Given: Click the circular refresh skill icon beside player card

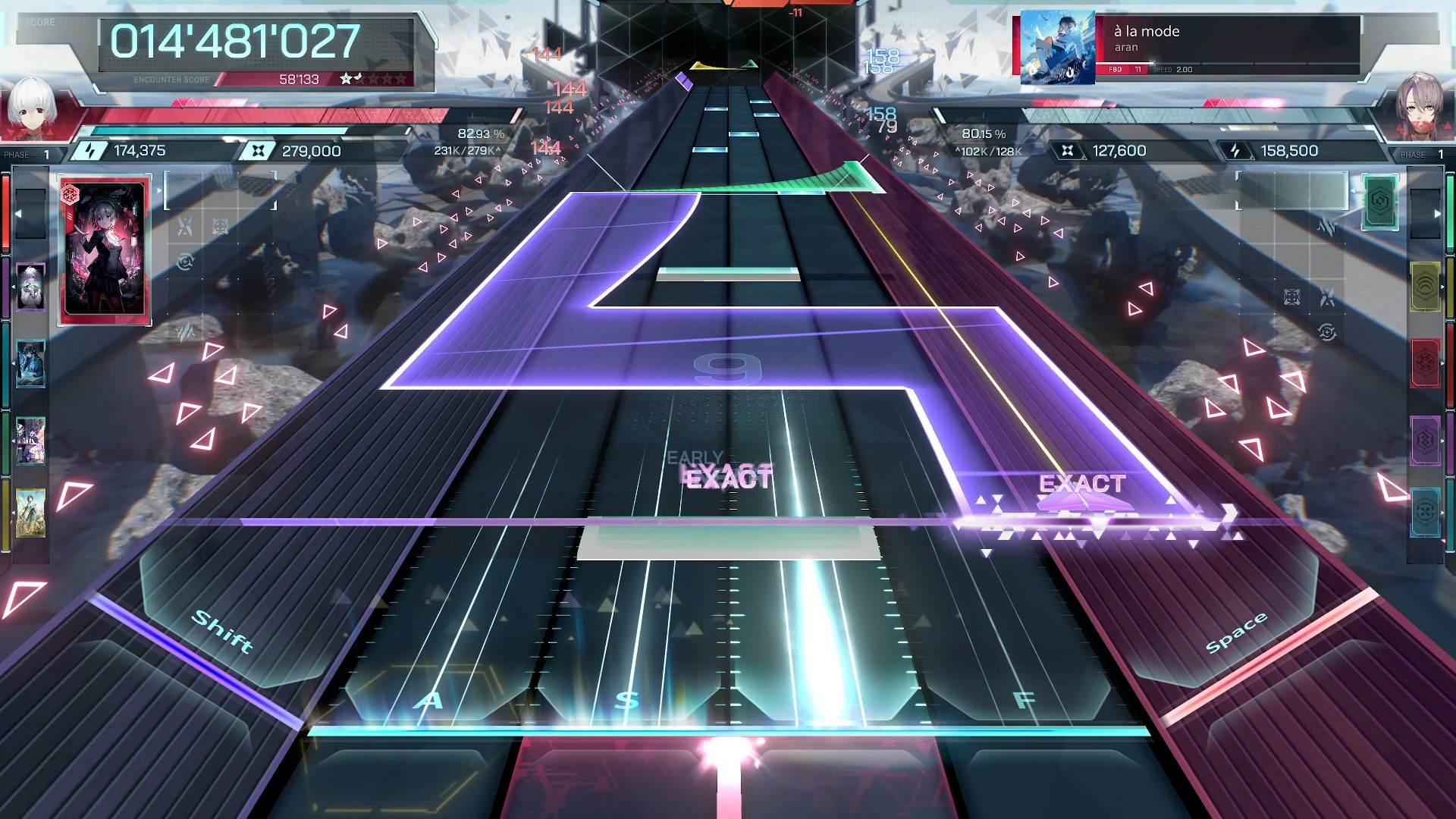Looking at the screenshot, I should 186,262.
